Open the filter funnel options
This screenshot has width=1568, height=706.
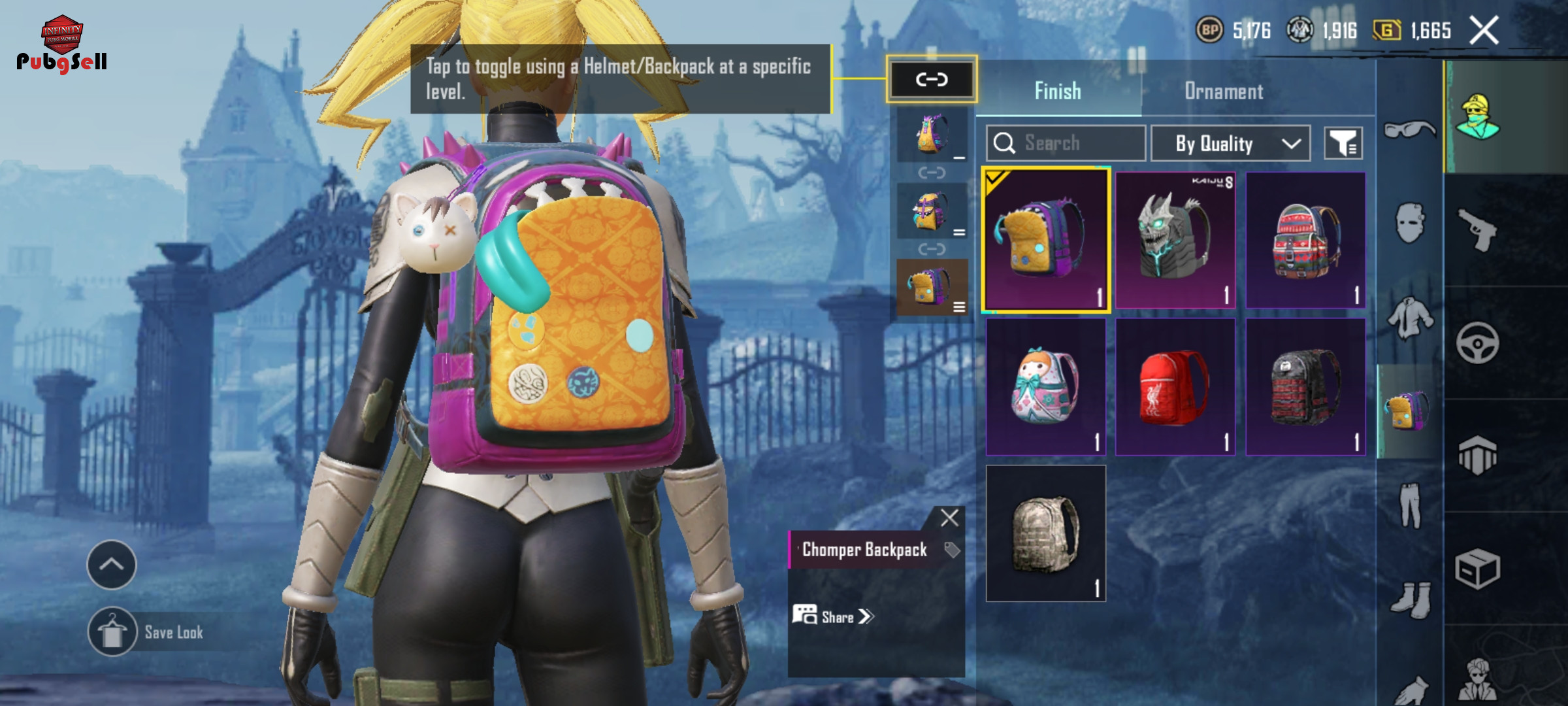pyautogui.click(x=1343, y=143)
